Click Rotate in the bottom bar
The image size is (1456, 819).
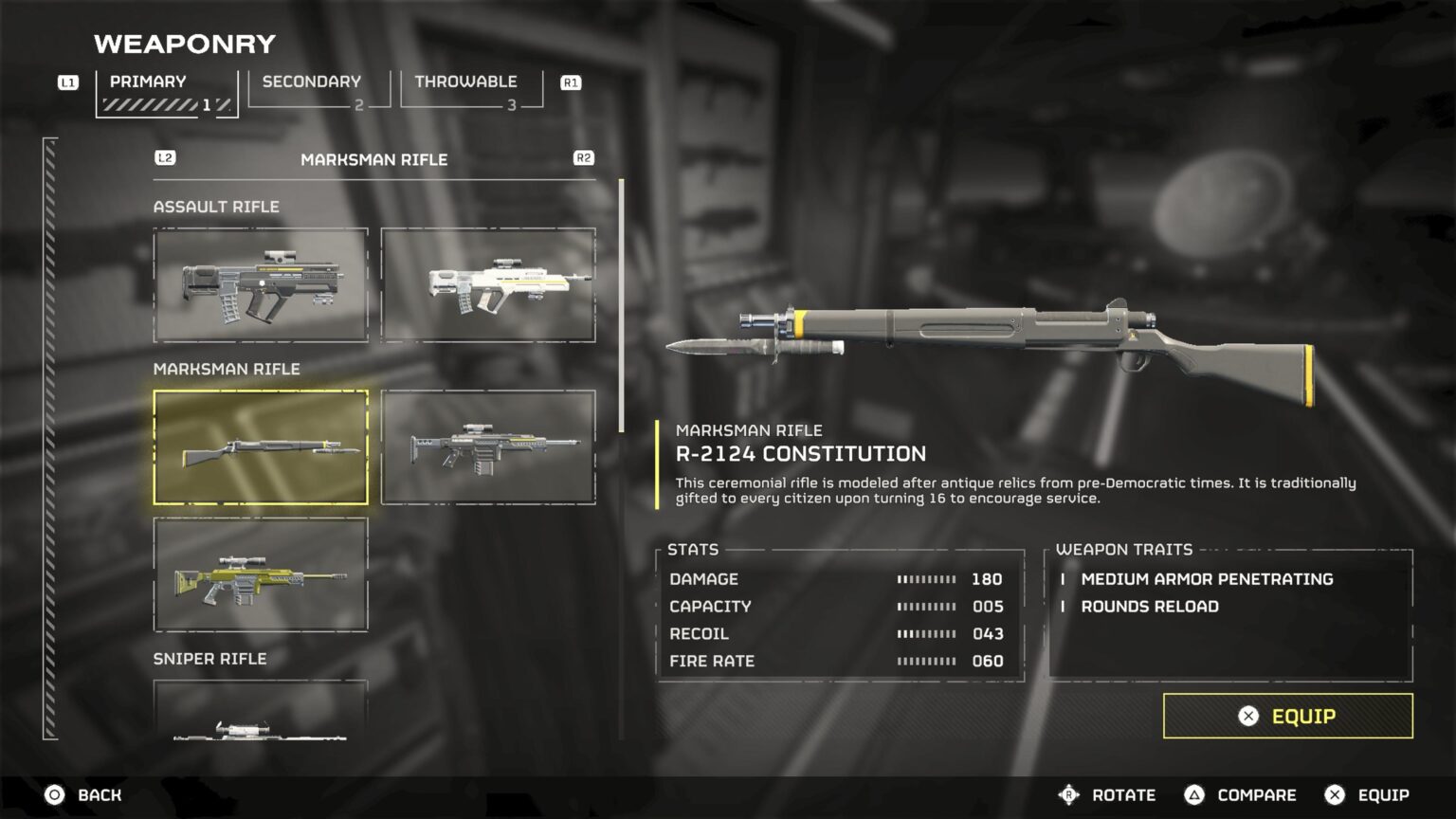pyautogui.click(x=1107, y=795)
